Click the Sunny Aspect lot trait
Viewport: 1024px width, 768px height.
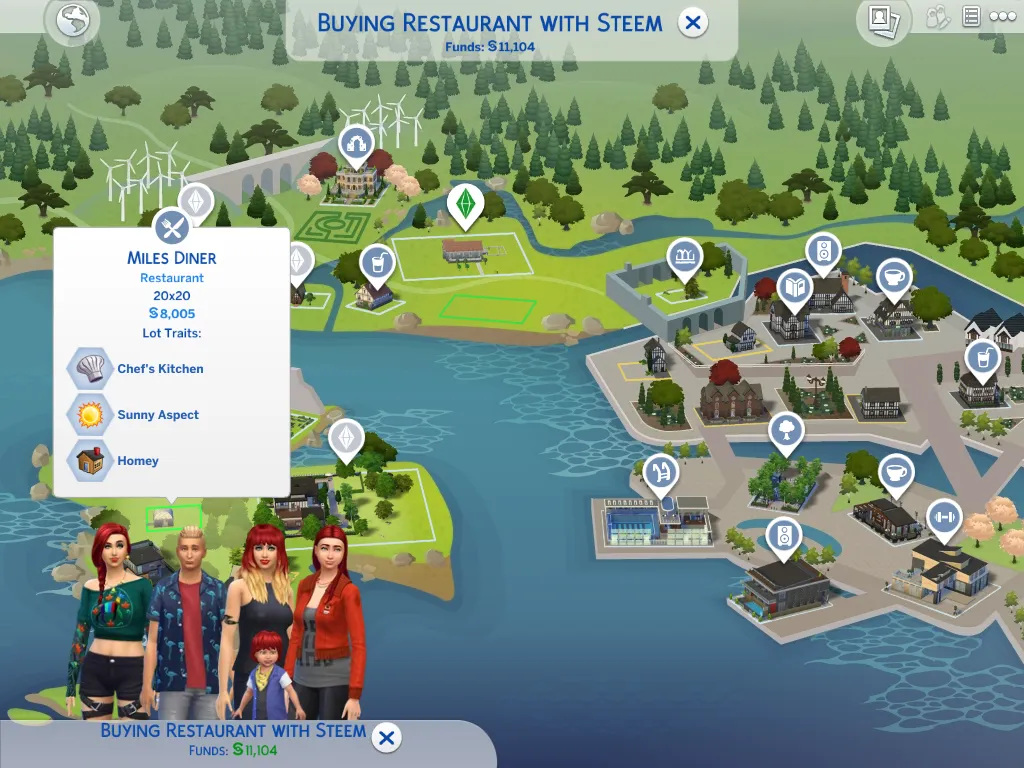coord(89,415)
